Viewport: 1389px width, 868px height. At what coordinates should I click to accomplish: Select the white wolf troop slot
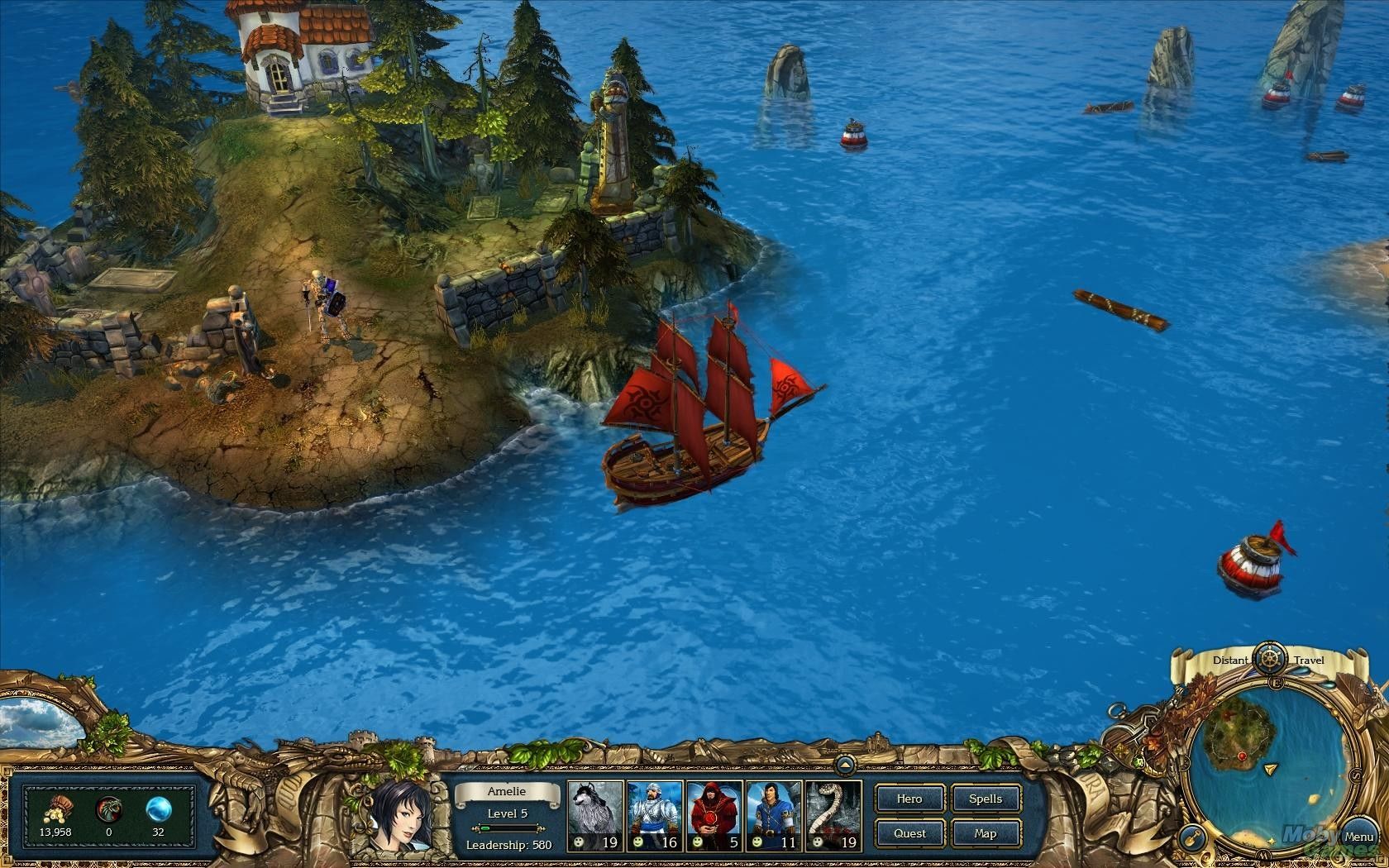(596, 816)
